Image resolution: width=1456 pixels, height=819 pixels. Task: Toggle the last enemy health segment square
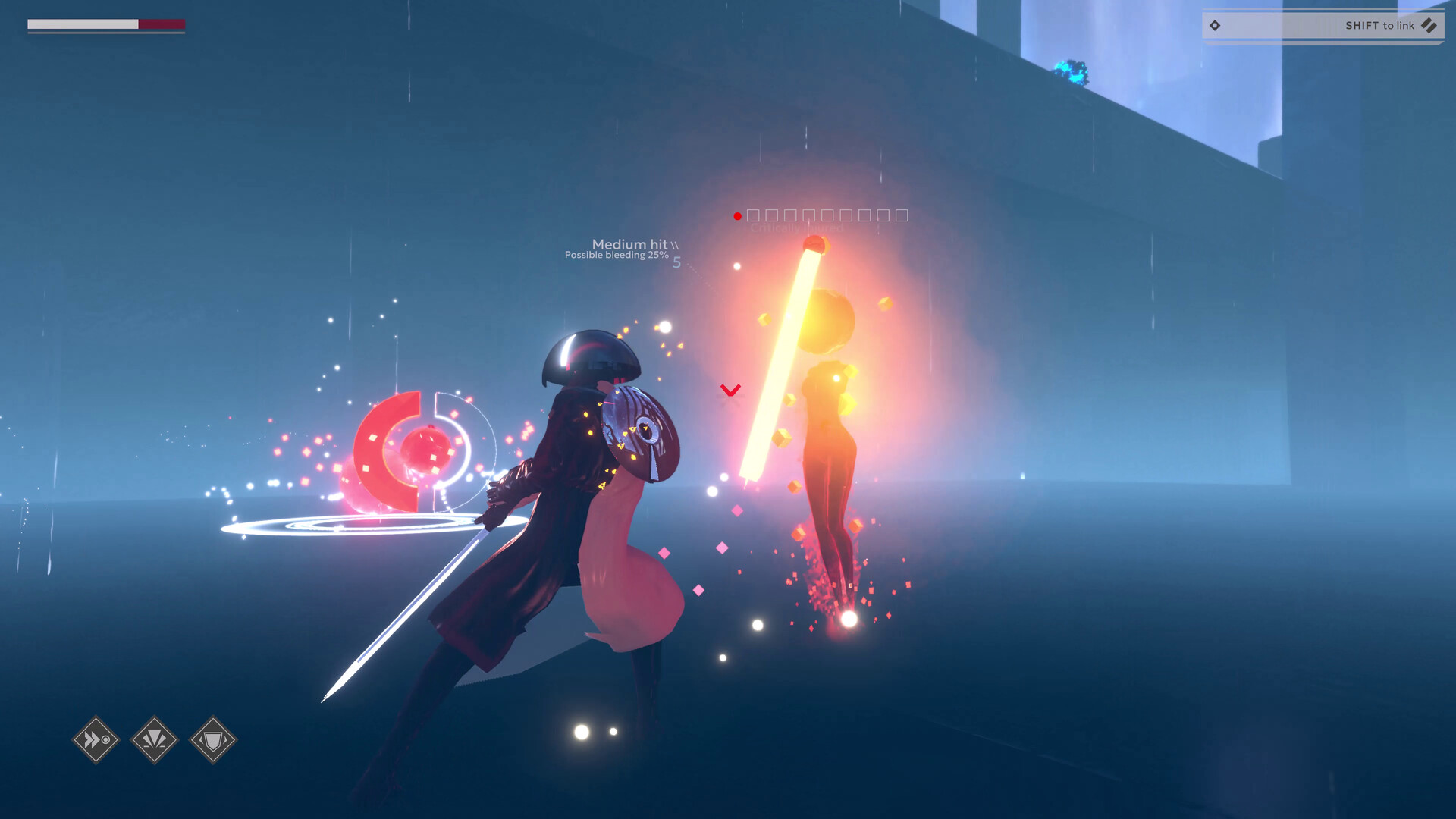tap(902, 215)
